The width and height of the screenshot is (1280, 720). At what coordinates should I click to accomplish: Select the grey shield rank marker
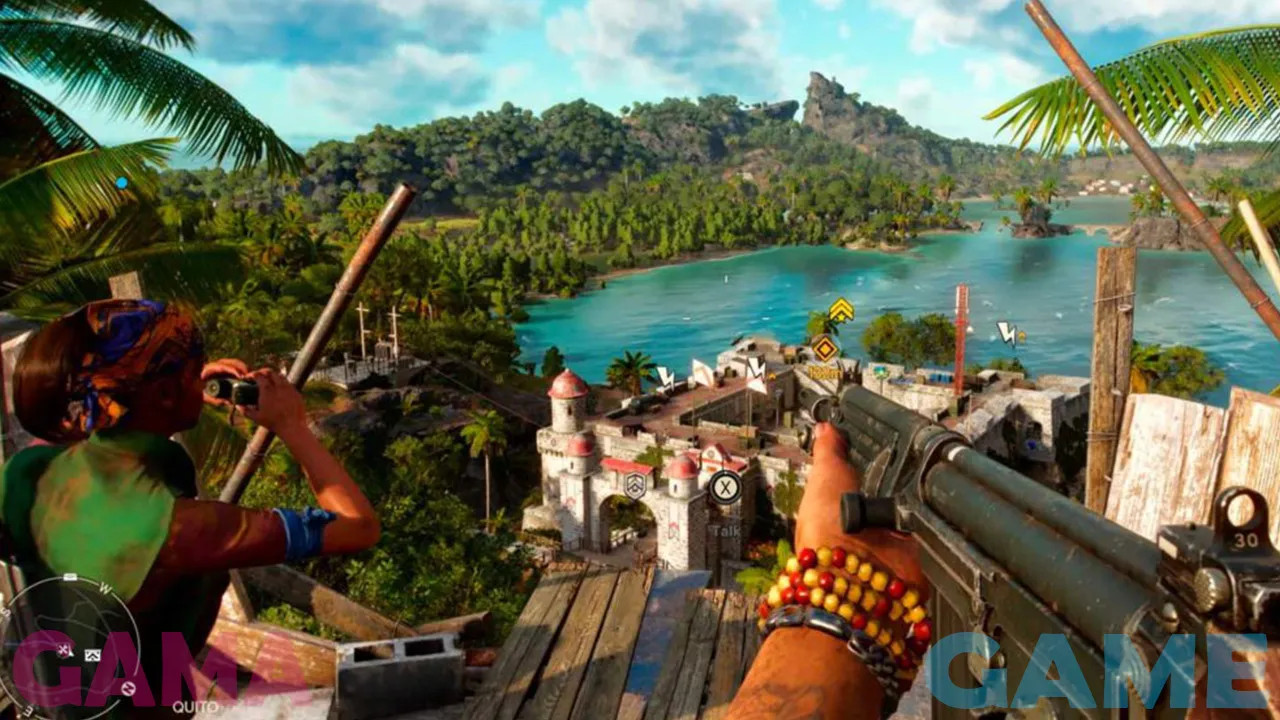tap(635, 486)
